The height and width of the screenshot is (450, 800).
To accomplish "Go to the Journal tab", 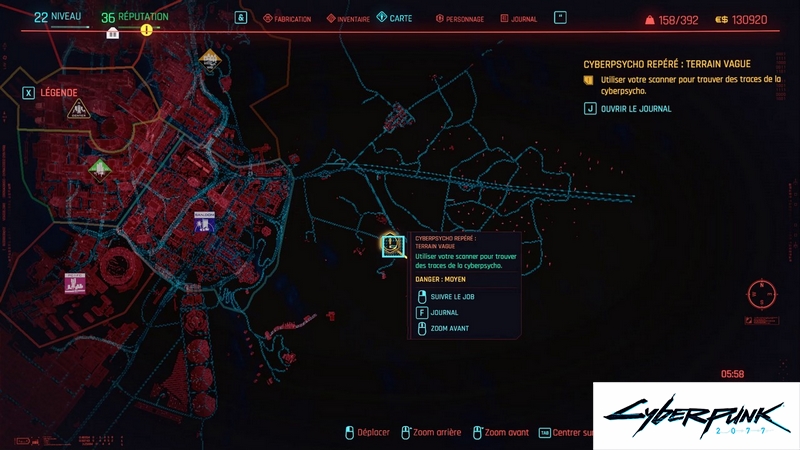I will pyautogui.click(x=517, y=19).
